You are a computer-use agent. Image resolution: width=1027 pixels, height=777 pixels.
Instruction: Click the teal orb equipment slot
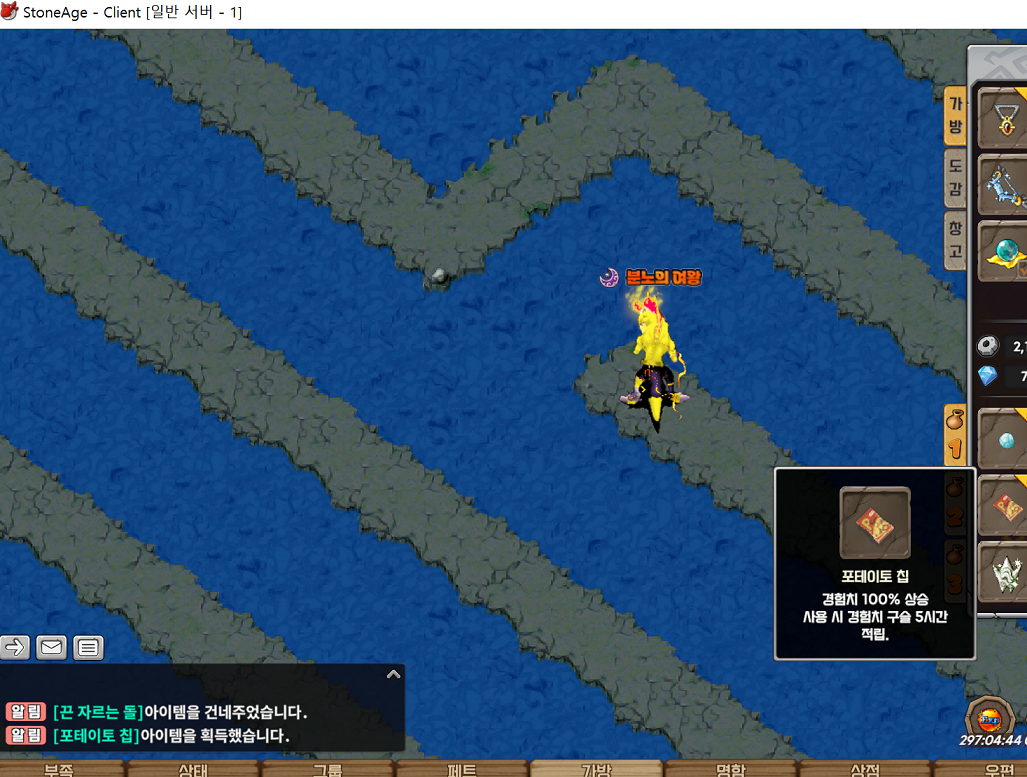coord(1004,250)
